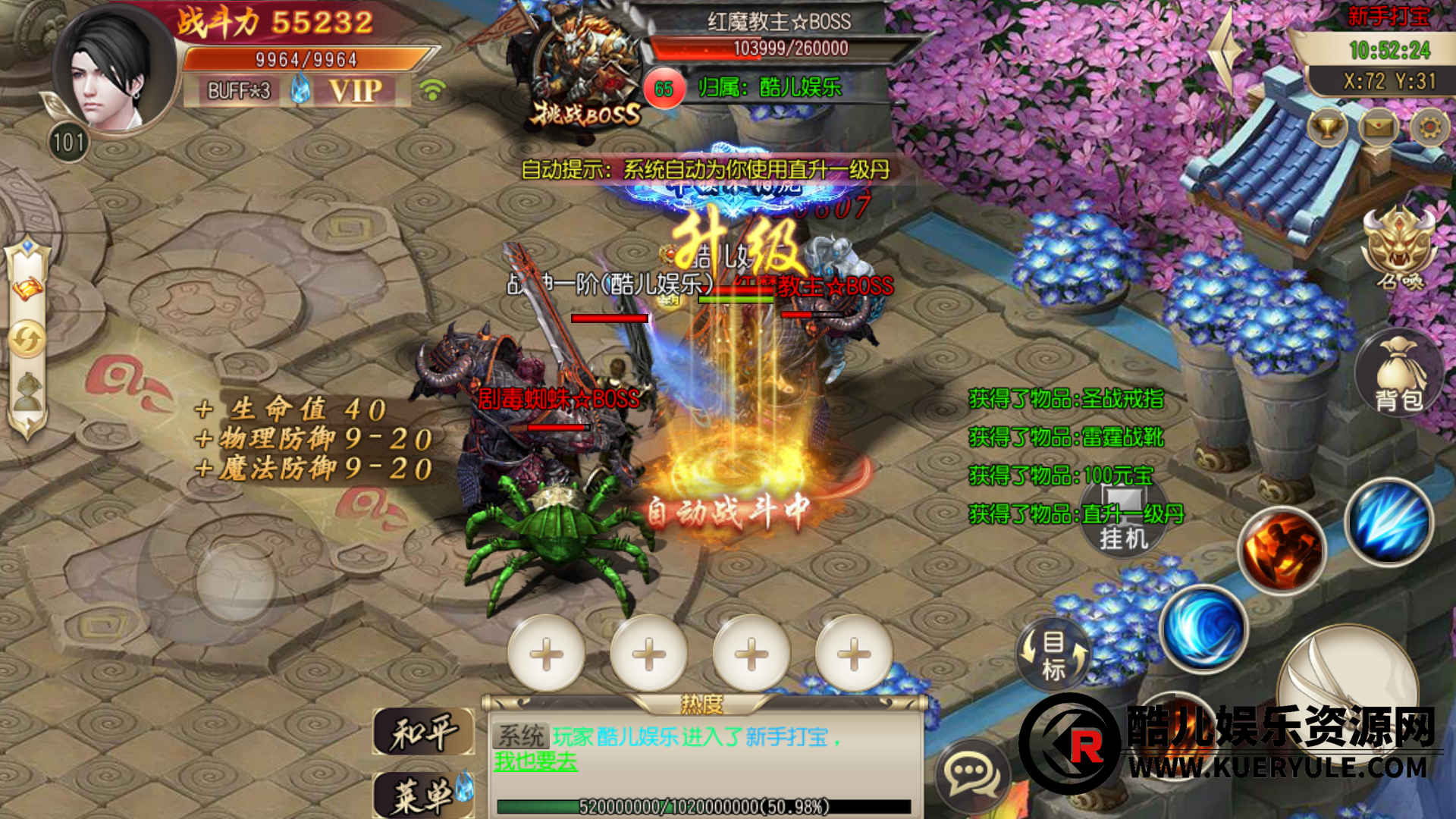1456x819 pixels.
Task: Open the BUFF*3 status list
Action: tap(239, 91)
